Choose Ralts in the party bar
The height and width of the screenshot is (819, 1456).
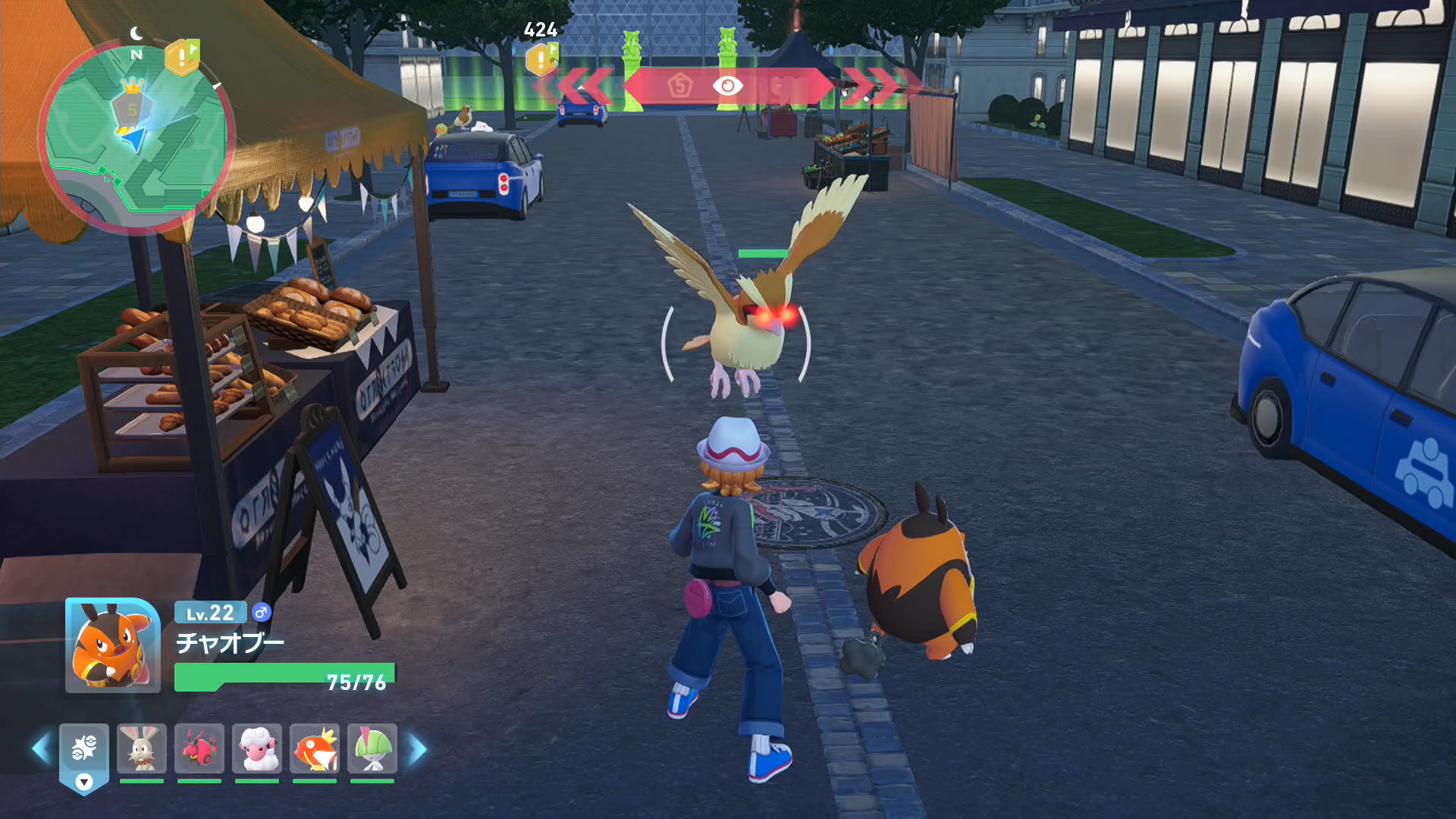pos(372,748)
